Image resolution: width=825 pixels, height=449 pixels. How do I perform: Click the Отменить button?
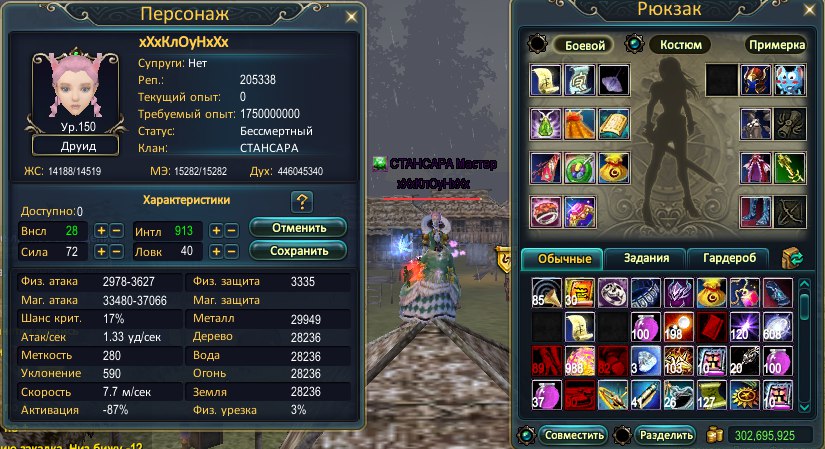point(298,226)
